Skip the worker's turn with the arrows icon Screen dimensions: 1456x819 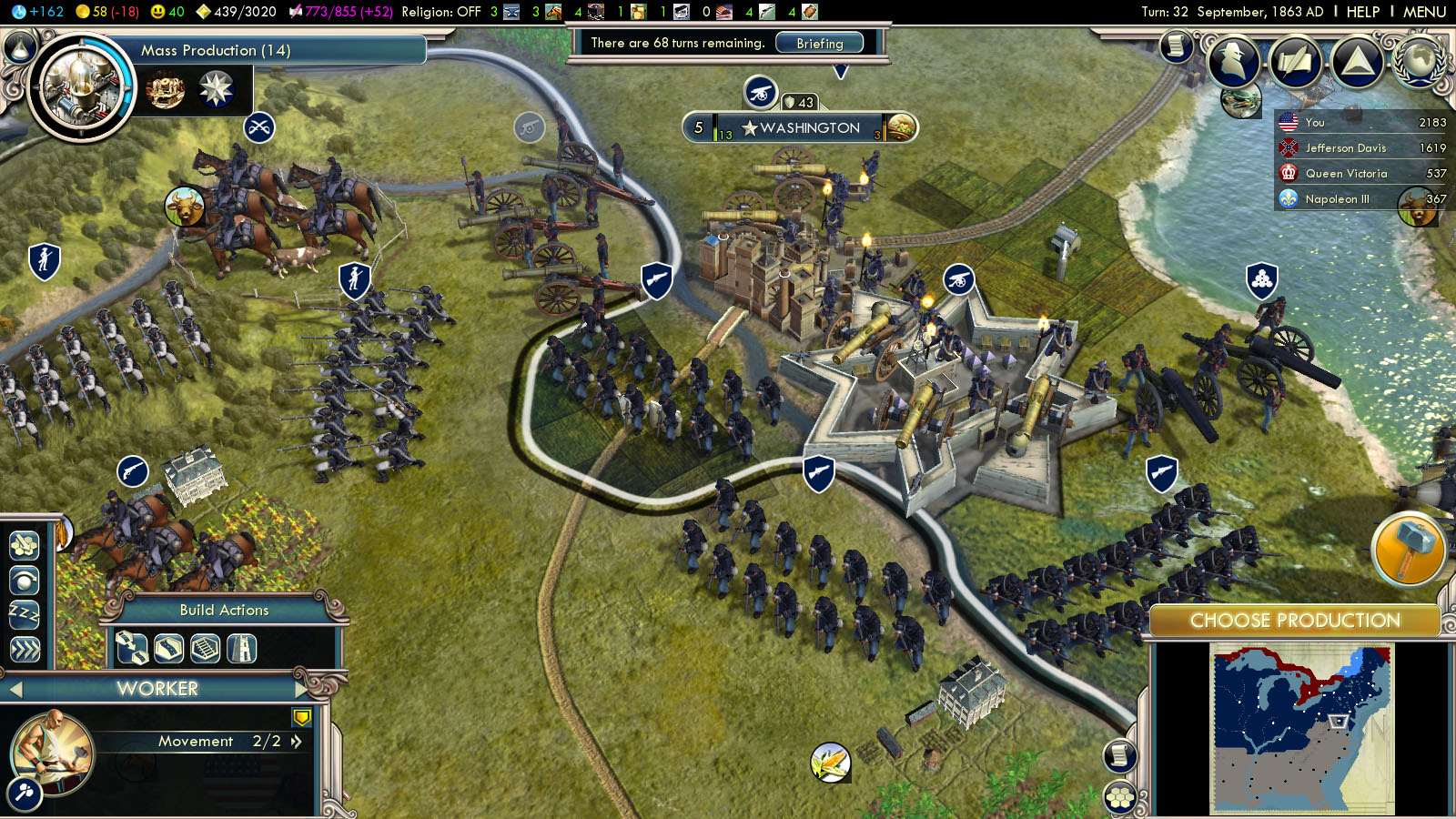(25, 649)
